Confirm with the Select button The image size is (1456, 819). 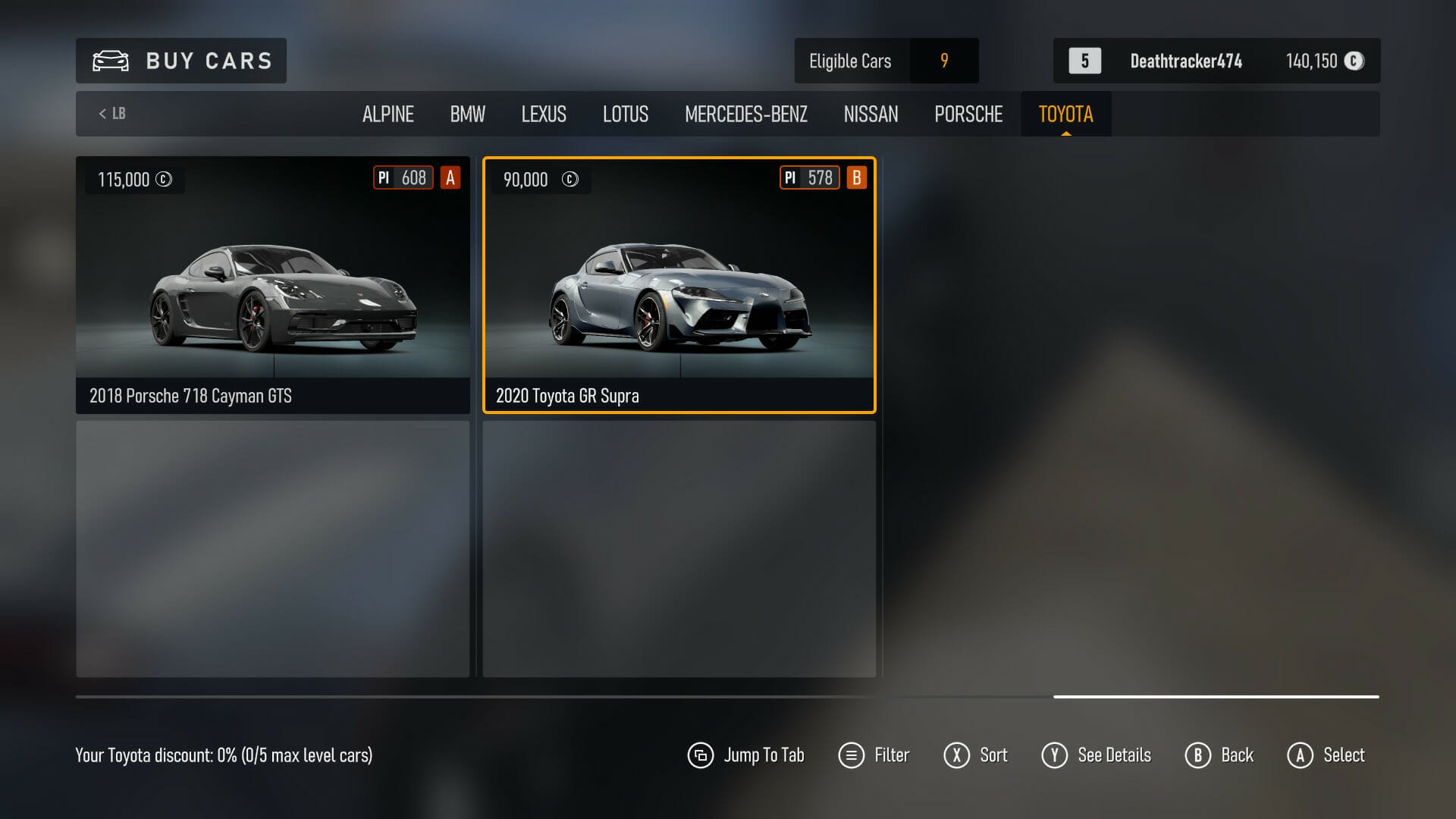coord(1326,755)
